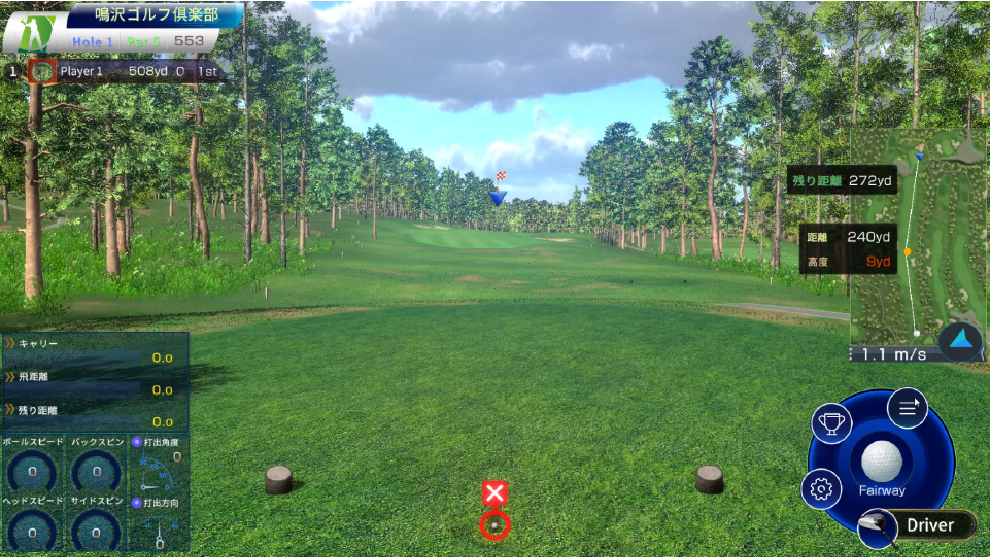Open the three-line menu button

[907, 407]
